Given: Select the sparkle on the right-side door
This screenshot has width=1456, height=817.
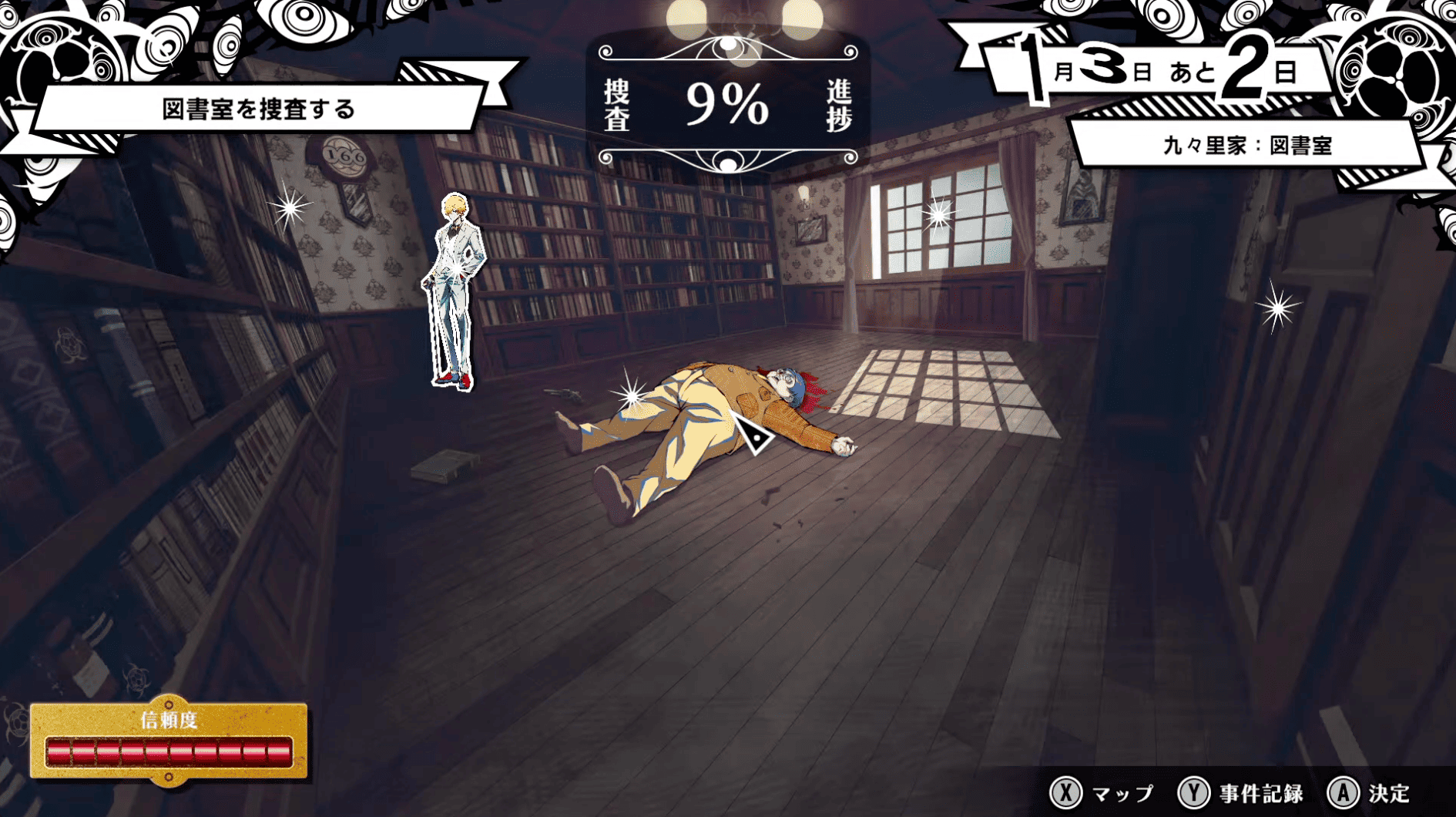Looking at the screenshot, I should click(1277, 308).
